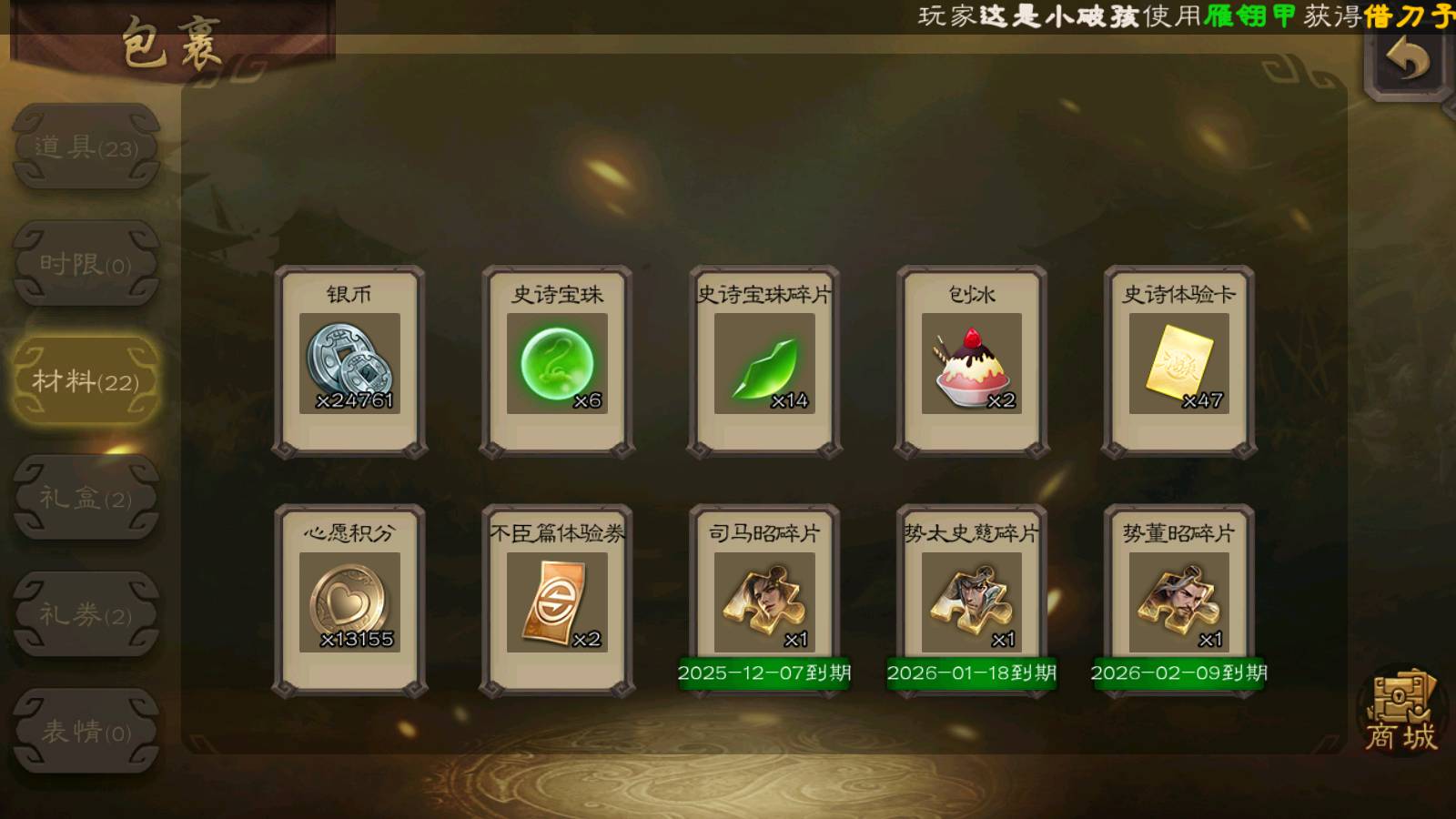The height and width of the screenshot is (819, 1456).
Task: Choose the 势董昭碎片 puzzle piece item
Action: [1179, 601]
